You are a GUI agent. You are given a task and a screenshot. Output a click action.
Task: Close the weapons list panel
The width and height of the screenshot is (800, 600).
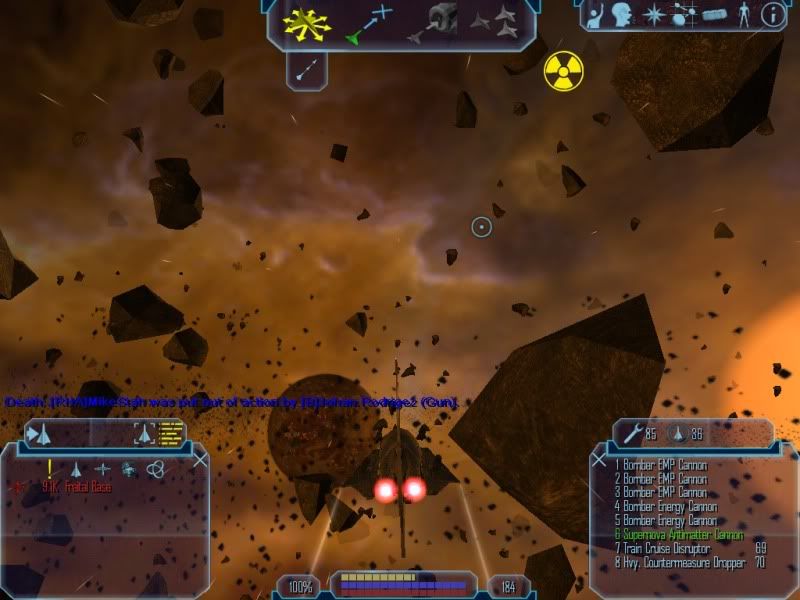click(599, 461)
